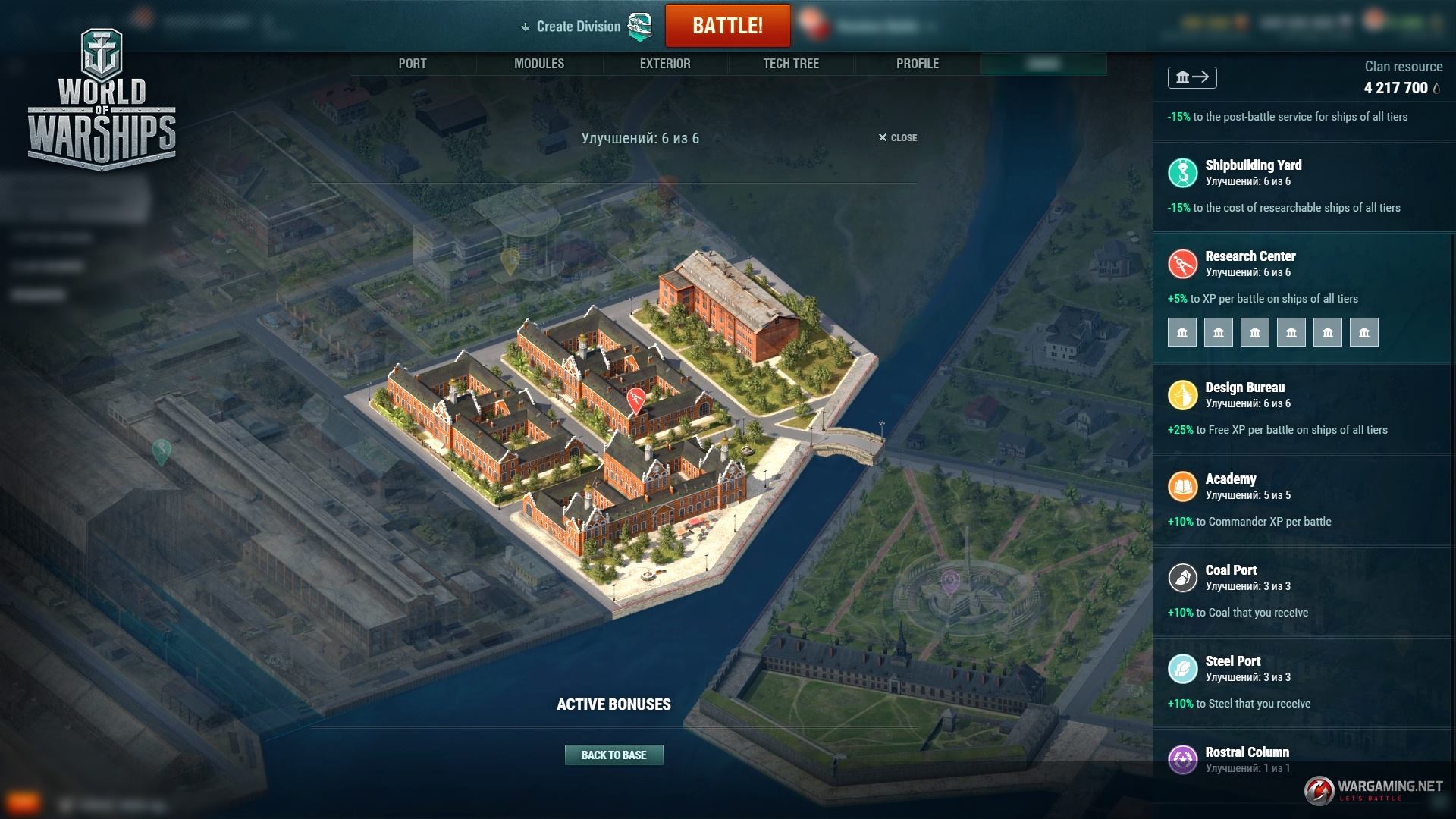Click the BACK TO BASE button
The height and width of the screenshot is (819, 1456).
pos(613,755)
